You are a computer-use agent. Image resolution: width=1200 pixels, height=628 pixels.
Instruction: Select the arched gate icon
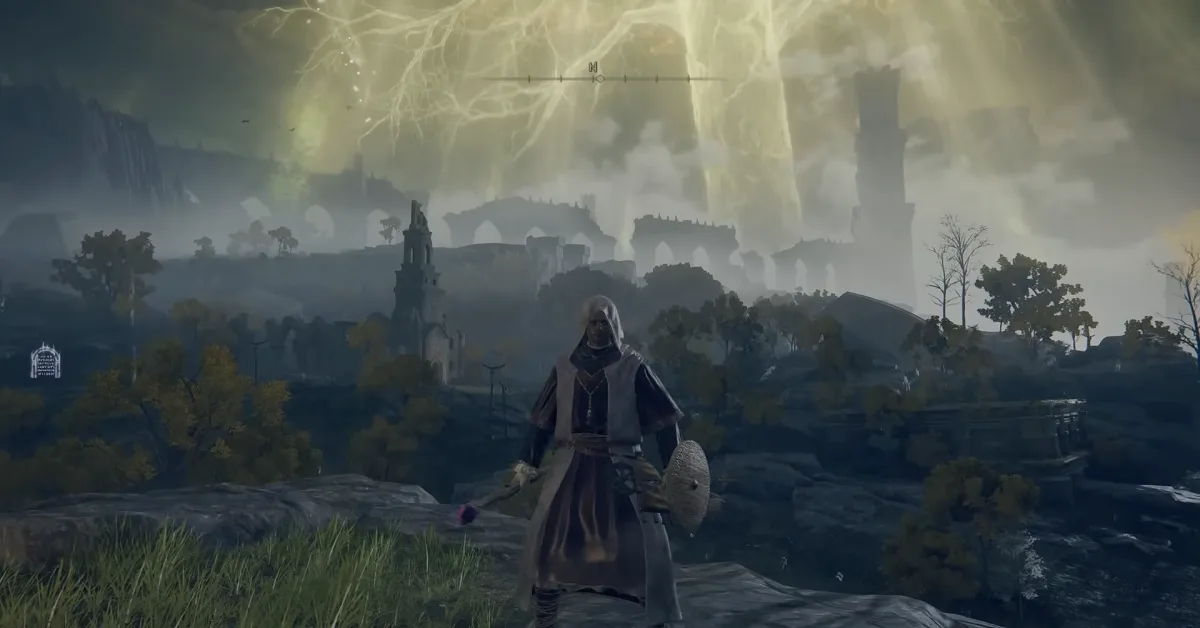[x=45, y=361]
